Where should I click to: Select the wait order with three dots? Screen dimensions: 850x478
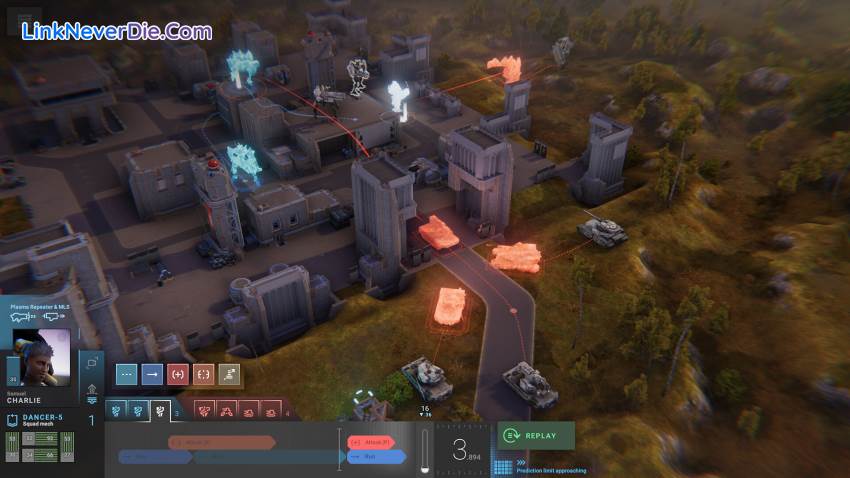[x=126, y=375]
